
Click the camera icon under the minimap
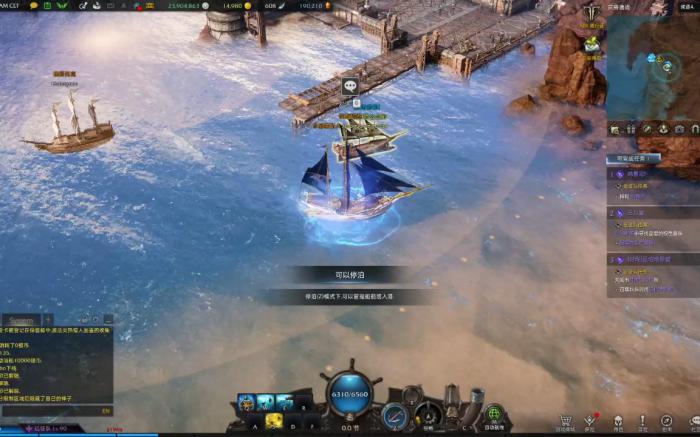[x=679, y=129]
